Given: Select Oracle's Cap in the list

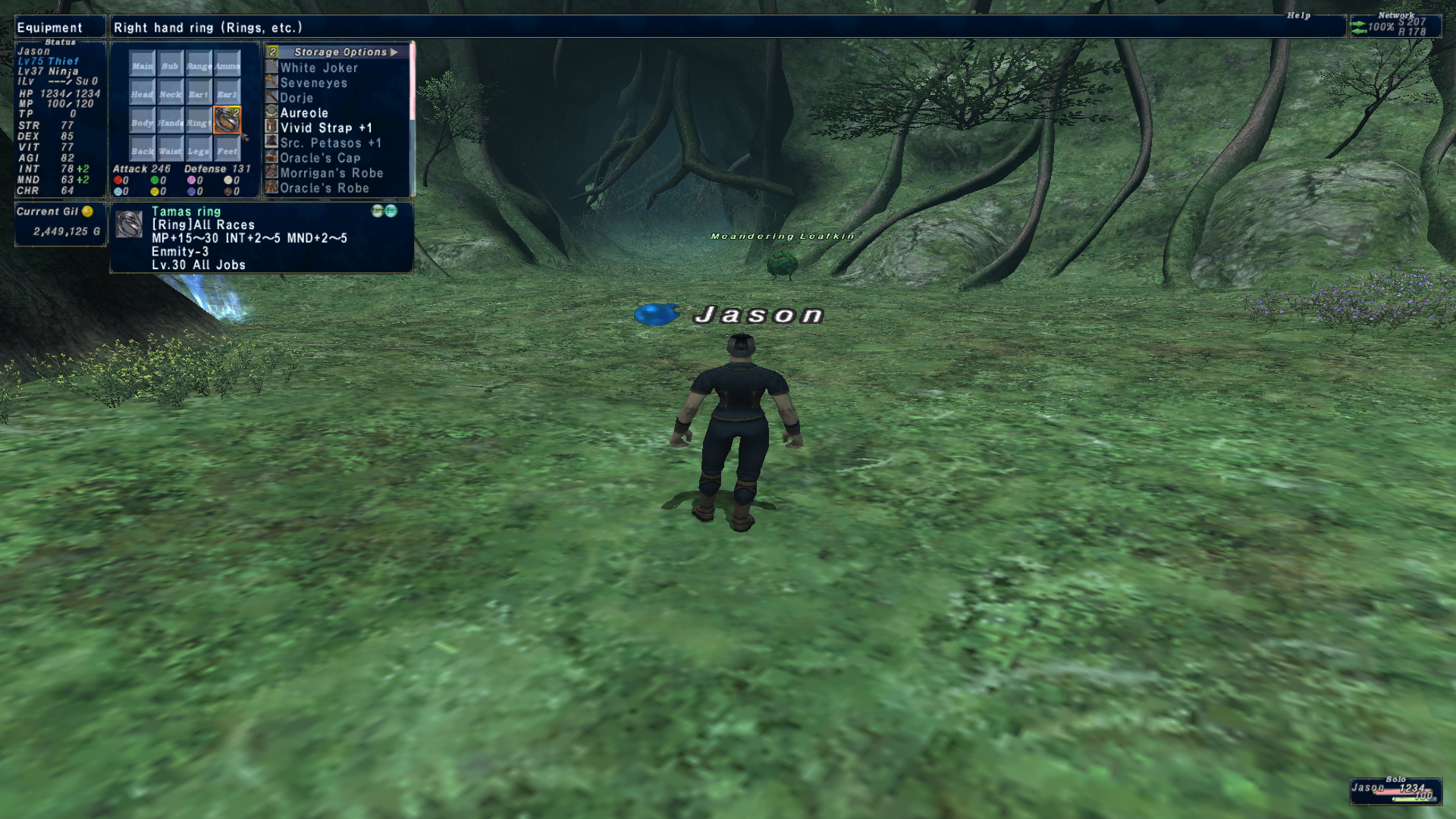Looking at the screenshot, I should pos(320,158).
